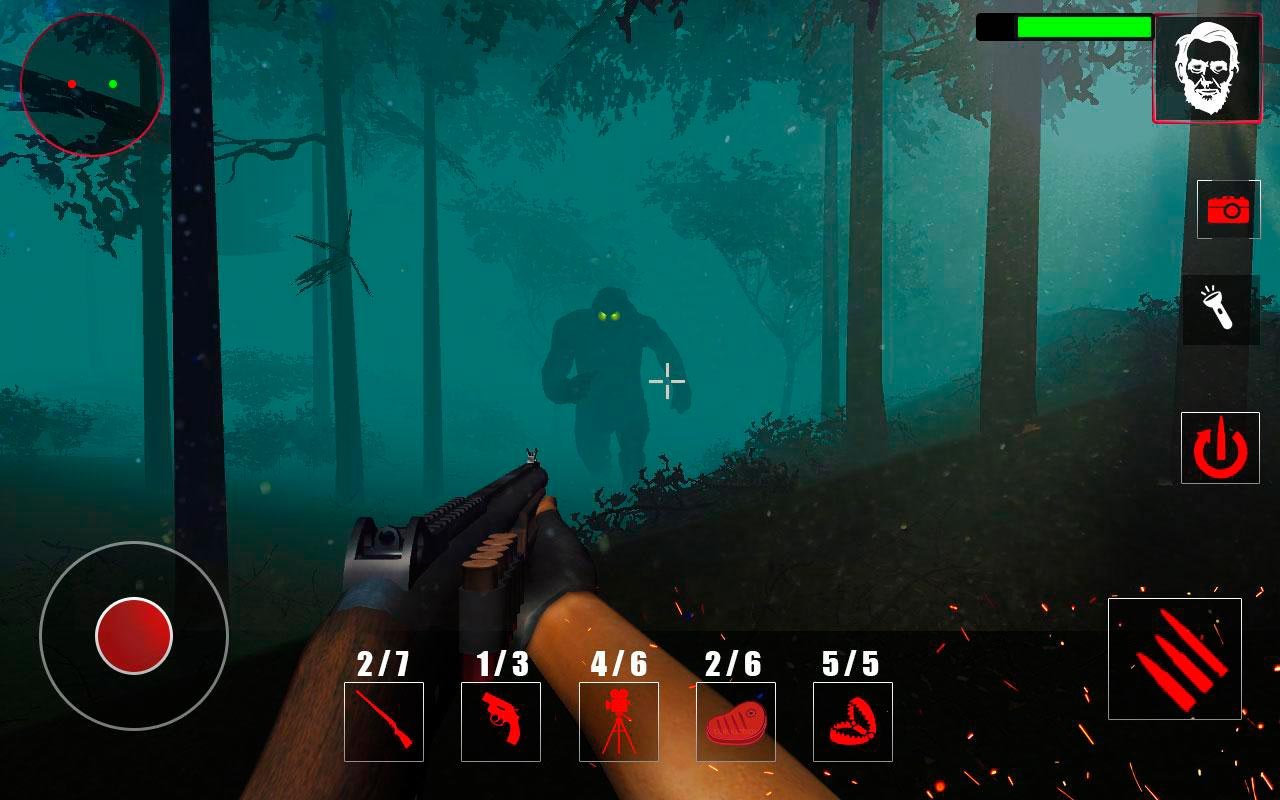The image size is (1280, 800).
Task: Open the bearded hunter portrait
Action: click(1207, 69)
